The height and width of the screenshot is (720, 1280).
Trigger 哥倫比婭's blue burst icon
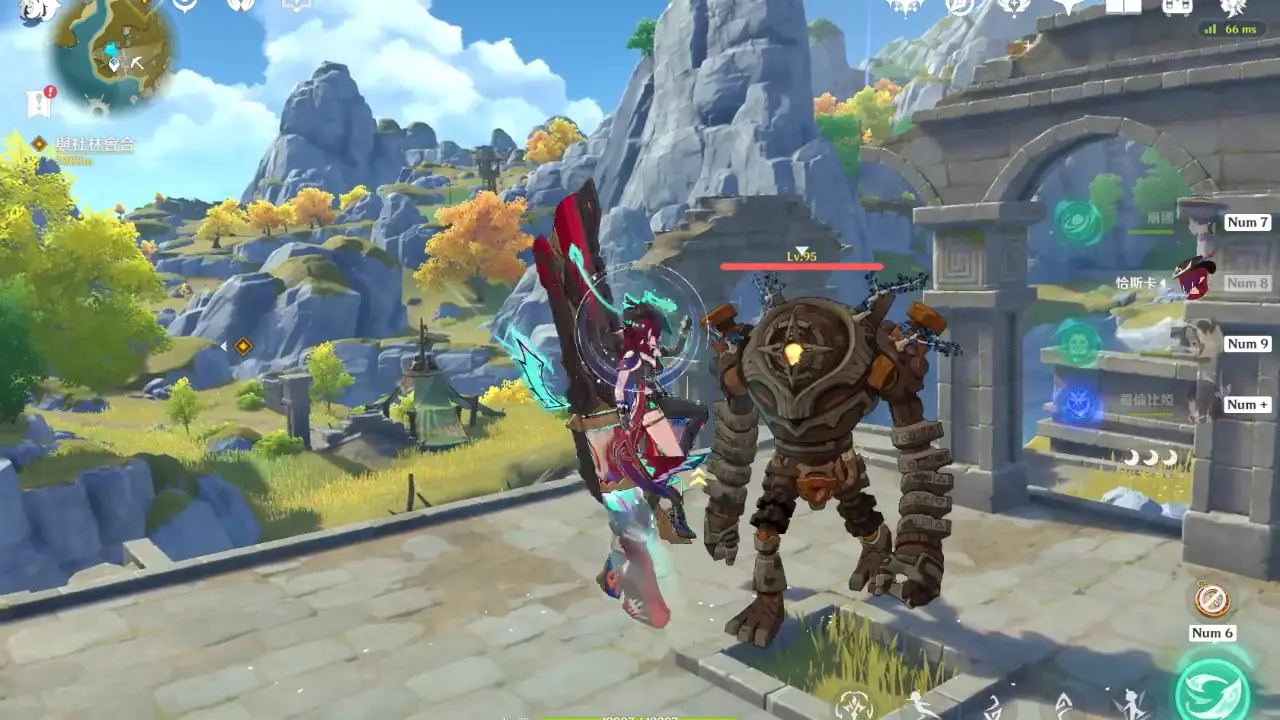click(x=1078, y=404)
